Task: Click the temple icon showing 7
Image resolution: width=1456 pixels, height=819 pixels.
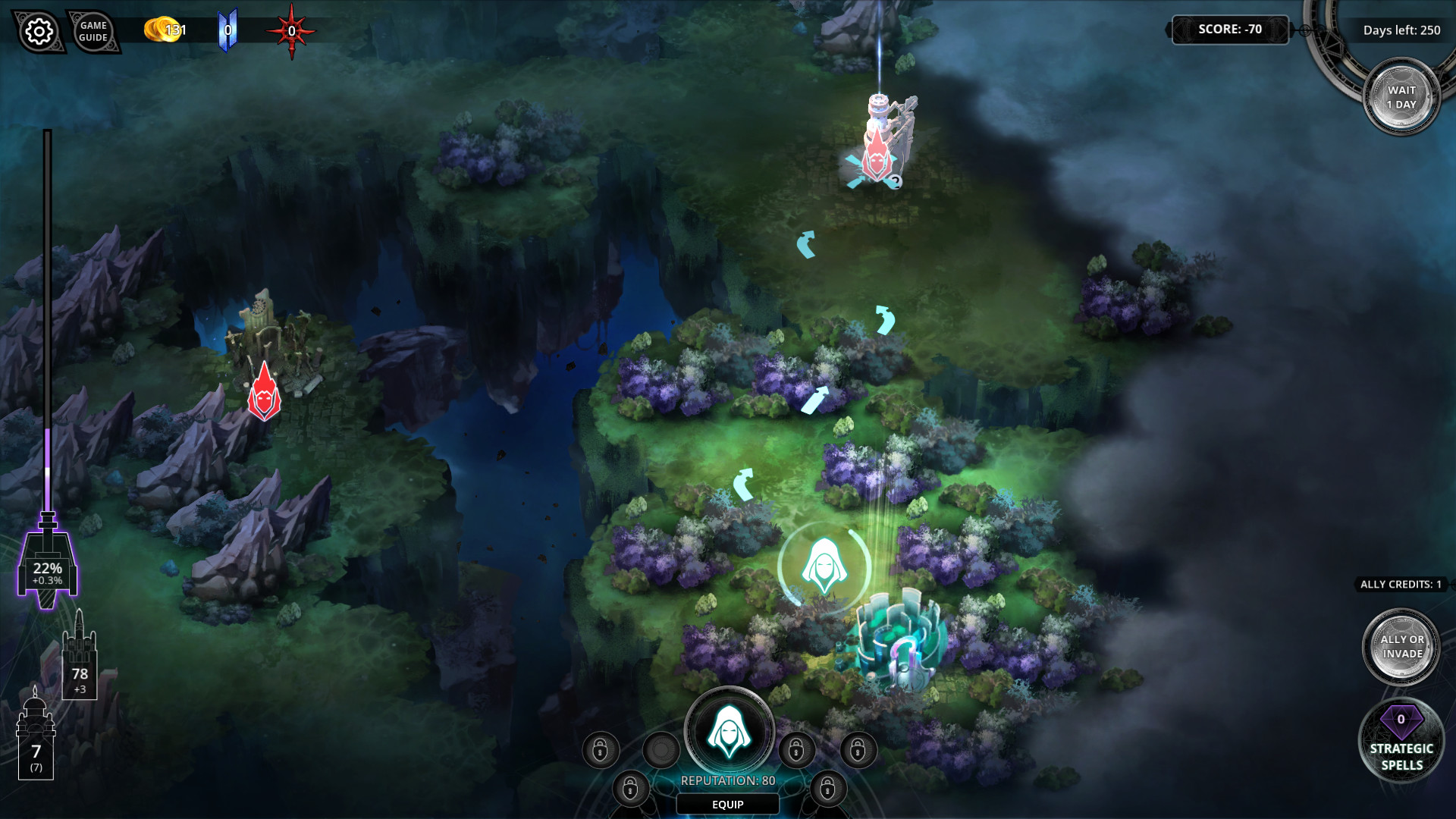Action: pos(36,736)
